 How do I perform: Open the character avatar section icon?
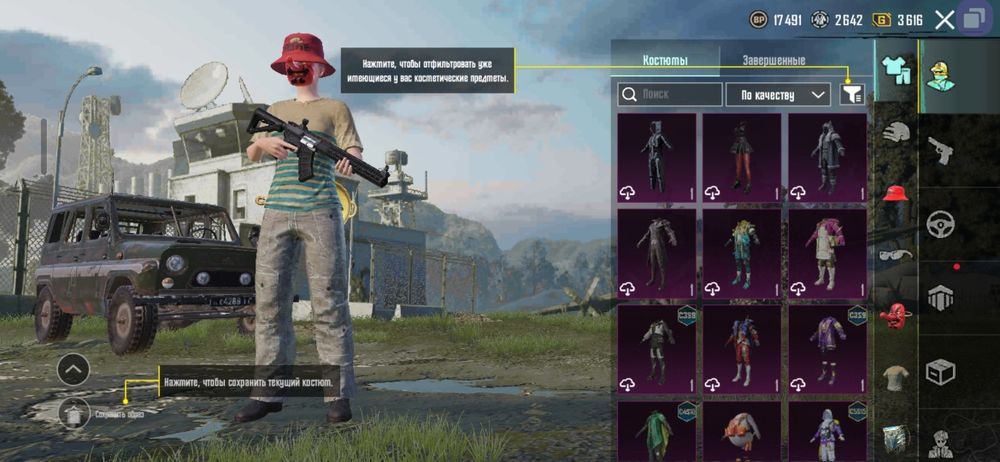[x=940, y=76]
